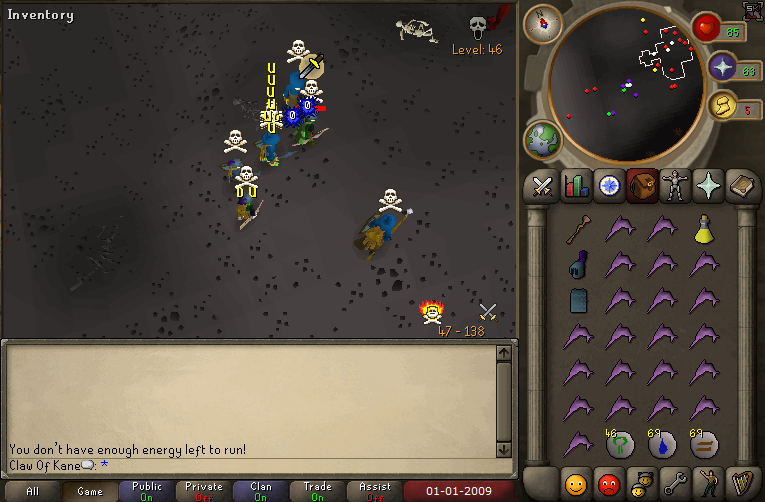The width and height of the screenshot is (765, 502).
Task: Open the Music player harp tab
Action: click(742, 483)
